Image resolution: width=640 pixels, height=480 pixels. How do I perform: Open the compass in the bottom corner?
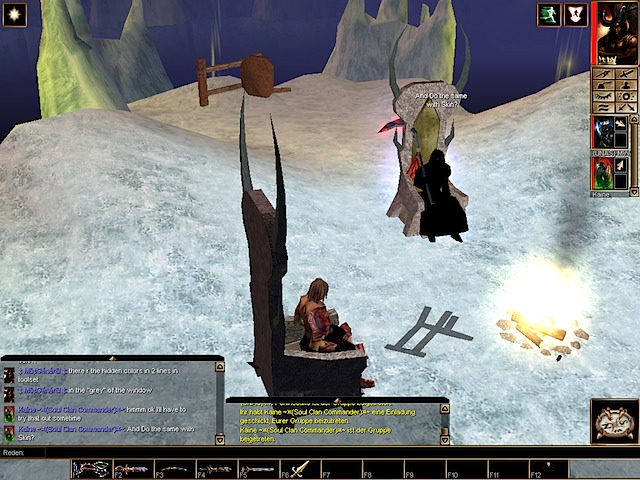click(614, 421)
